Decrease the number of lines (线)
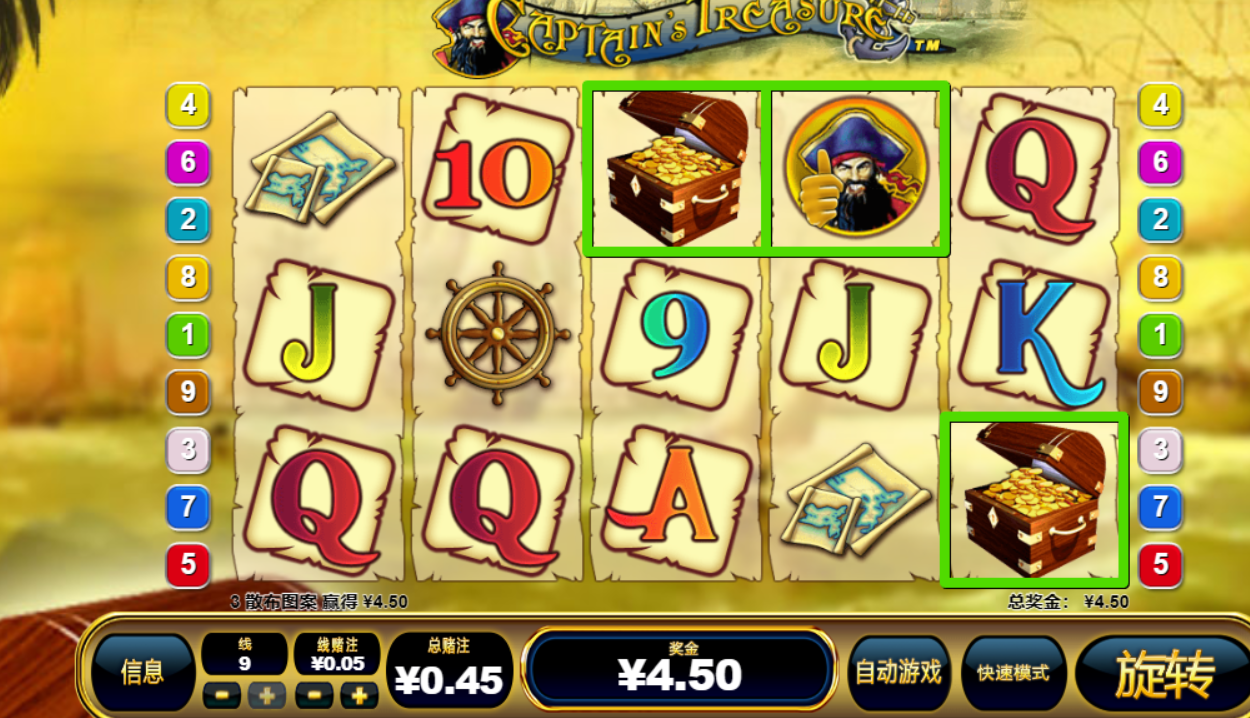The image size is (1250, 718). point(222,695)
